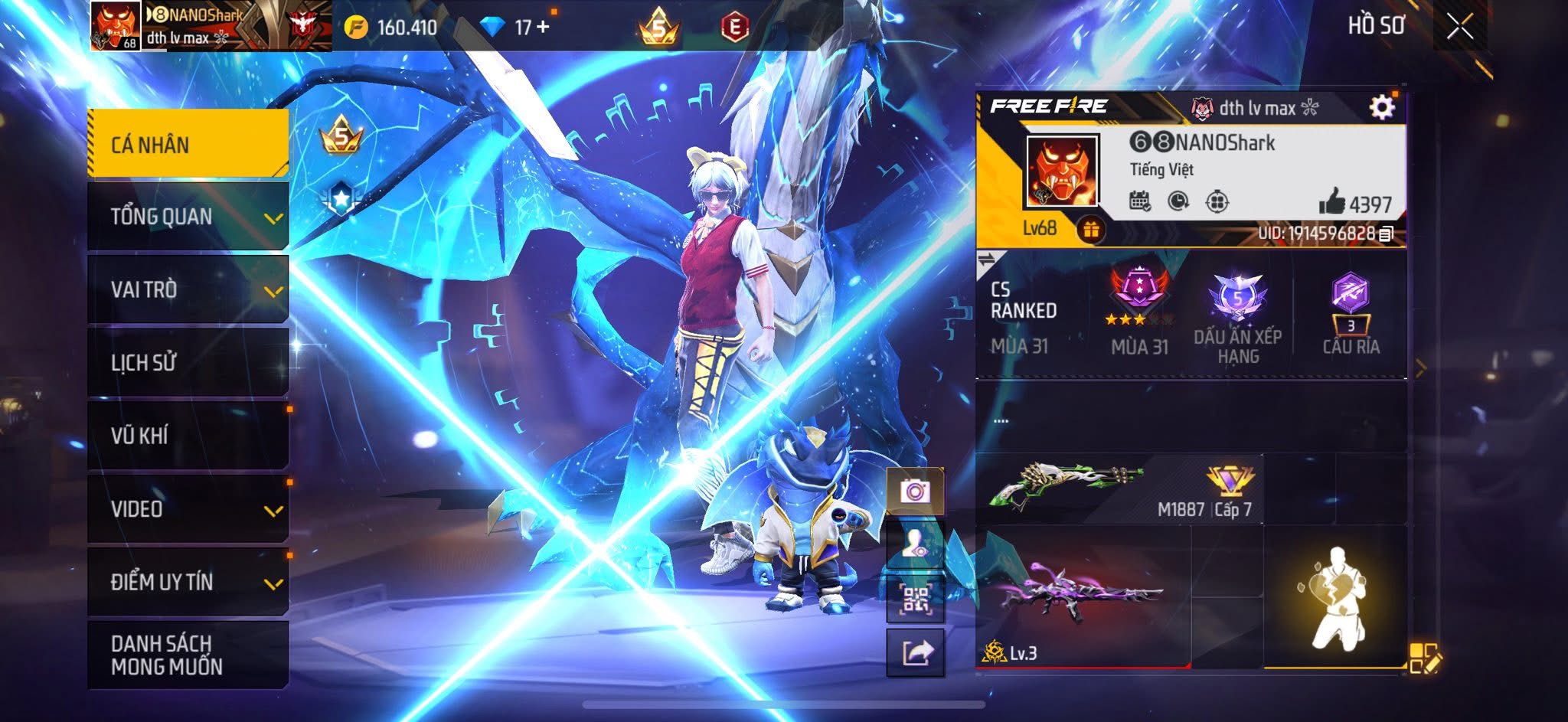Take a photo with camera button

point(915,491)
